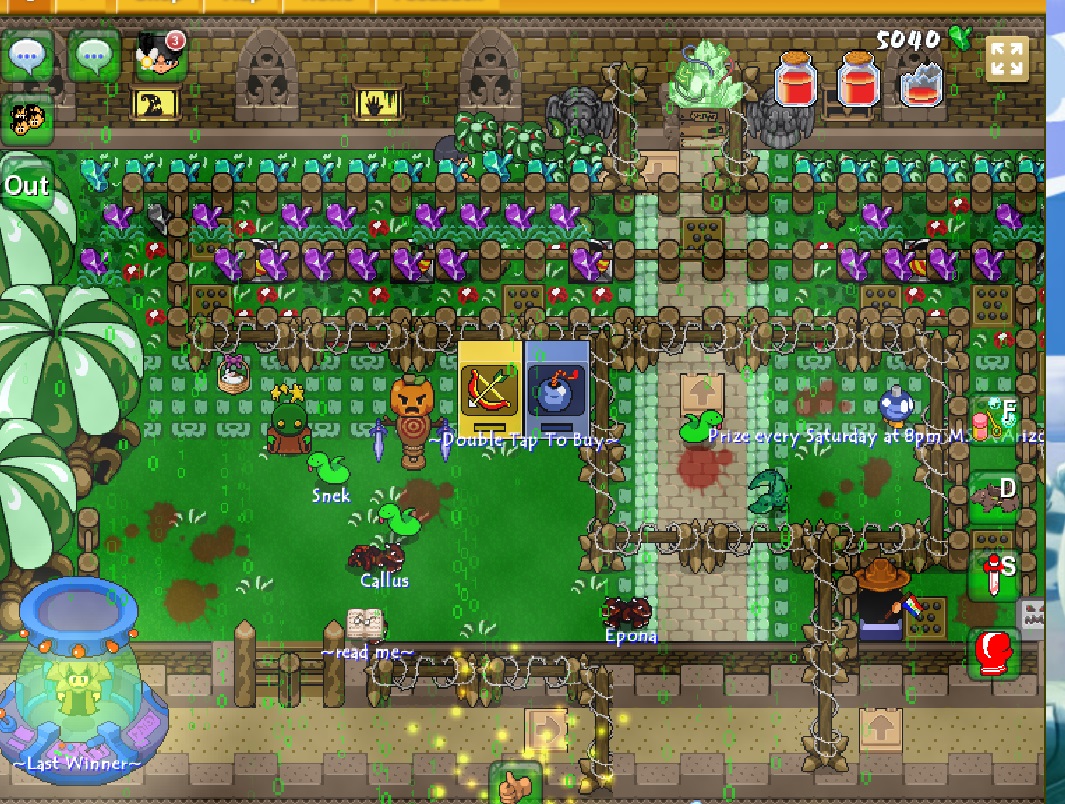Viewport: 1065px width, 804px height.
Task: Swing the sword with the S button
Action: point(996,574)
